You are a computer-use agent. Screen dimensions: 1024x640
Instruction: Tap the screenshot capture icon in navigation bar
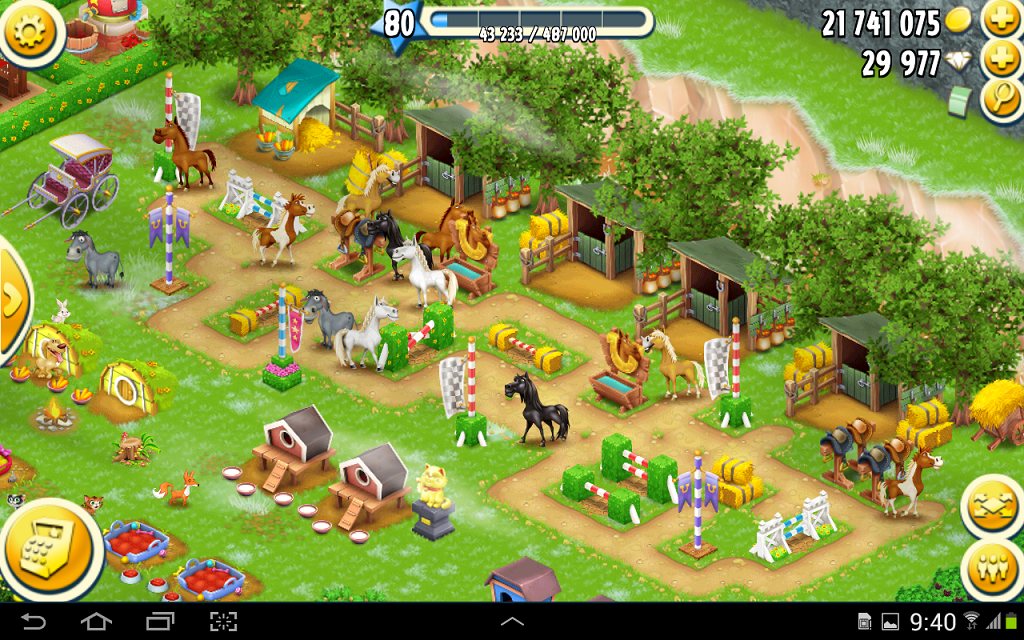pos(223,621)
